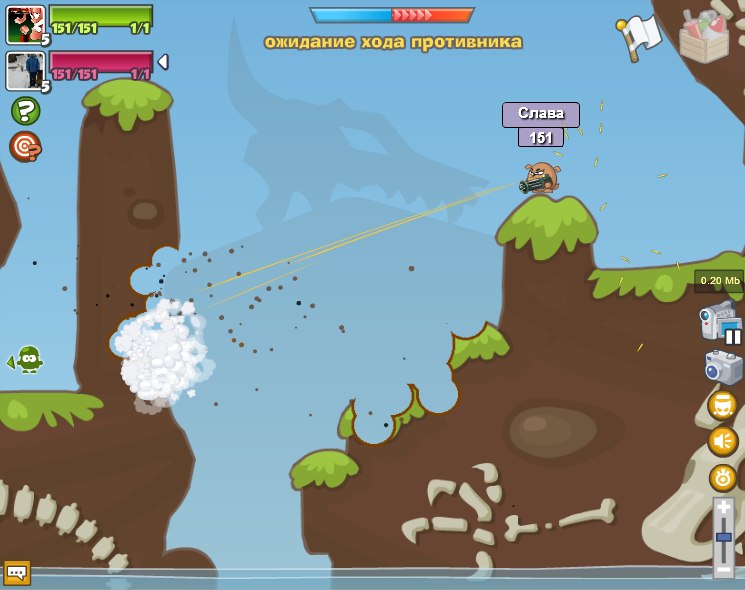The width and height of the screenshot is (745, 590).
Task: Click the white surrender flag
Action: [639, 37]
